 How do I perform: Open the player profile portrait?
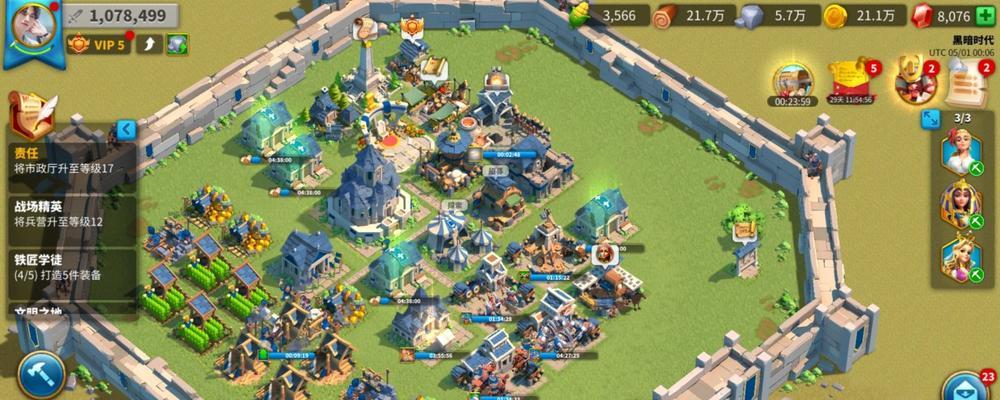click(x=29, y=30)
